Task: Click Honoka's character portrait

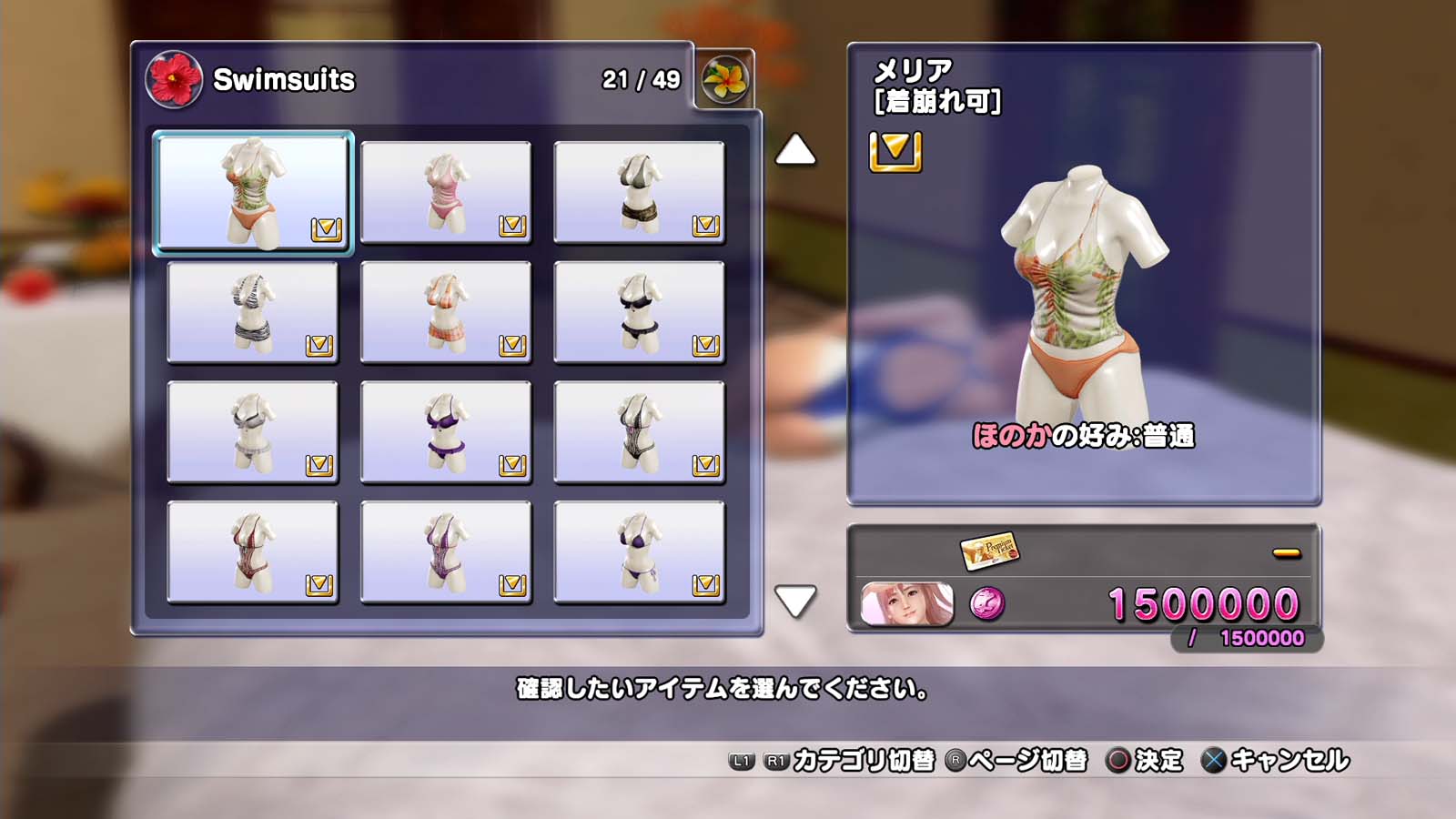Action: point(906,604)
